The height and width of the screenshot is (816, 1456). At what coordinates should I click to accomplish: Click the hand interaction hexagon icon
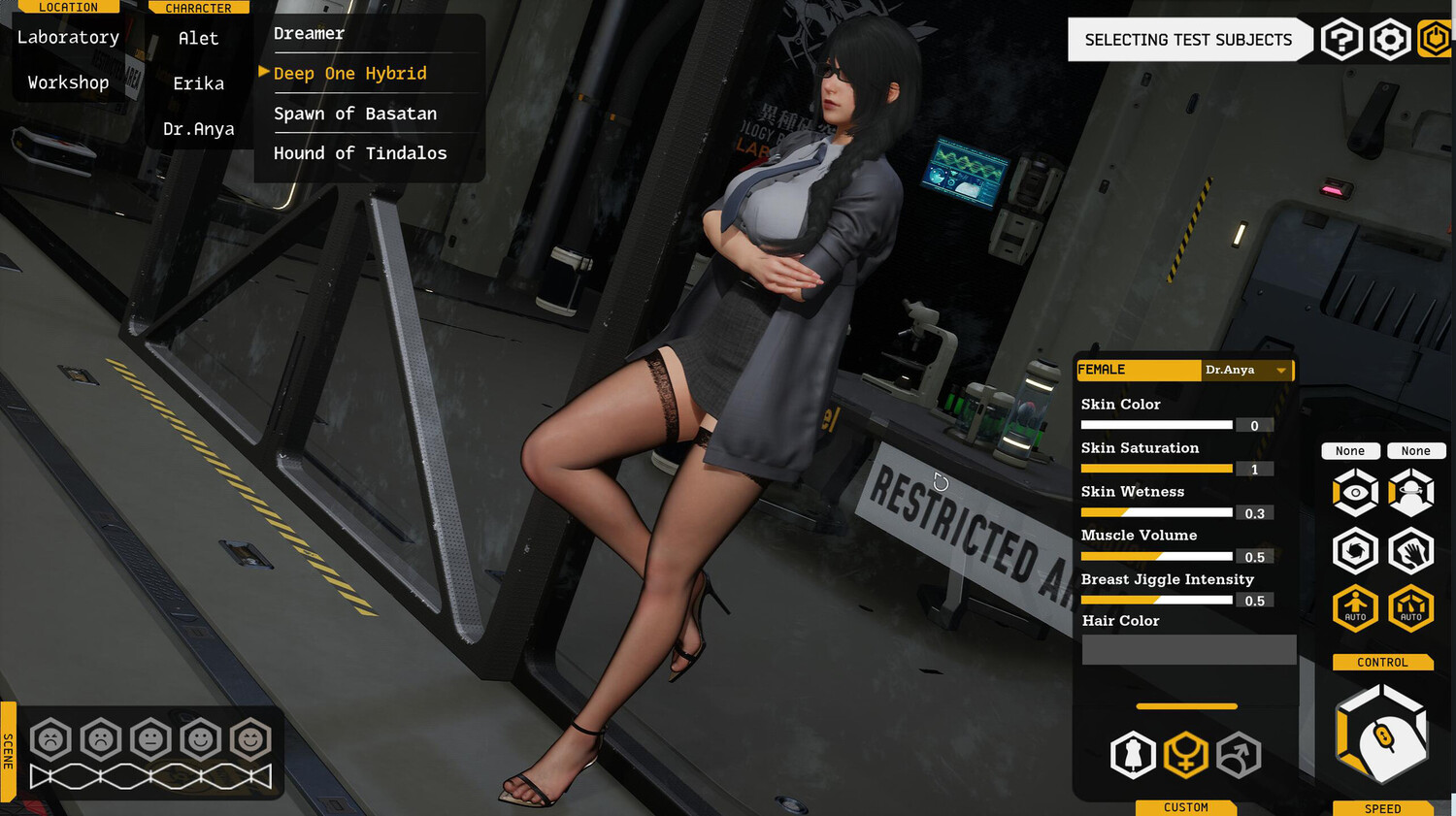pos(1411,550)
